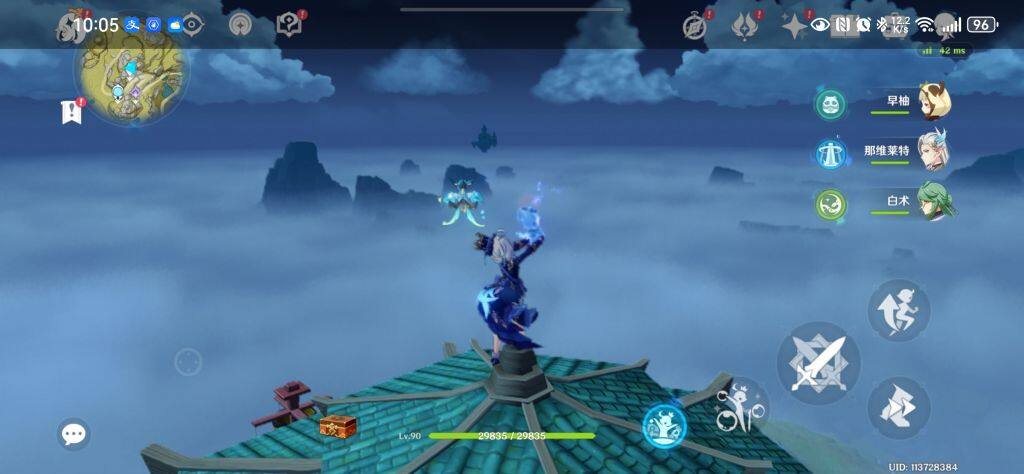Toggle the eye-shaped elemental sight icon
The height and width of the screenshot is (474, 1024).
[190, 25]
